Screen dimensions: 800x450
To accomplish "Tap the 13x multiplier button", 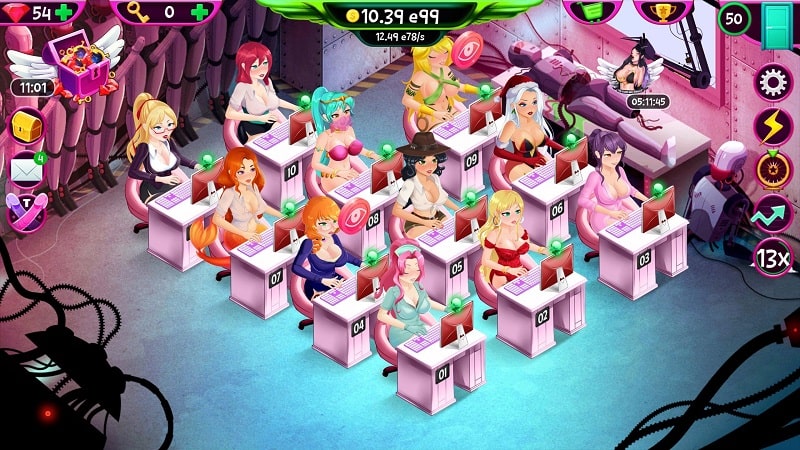I will (773, 258).
